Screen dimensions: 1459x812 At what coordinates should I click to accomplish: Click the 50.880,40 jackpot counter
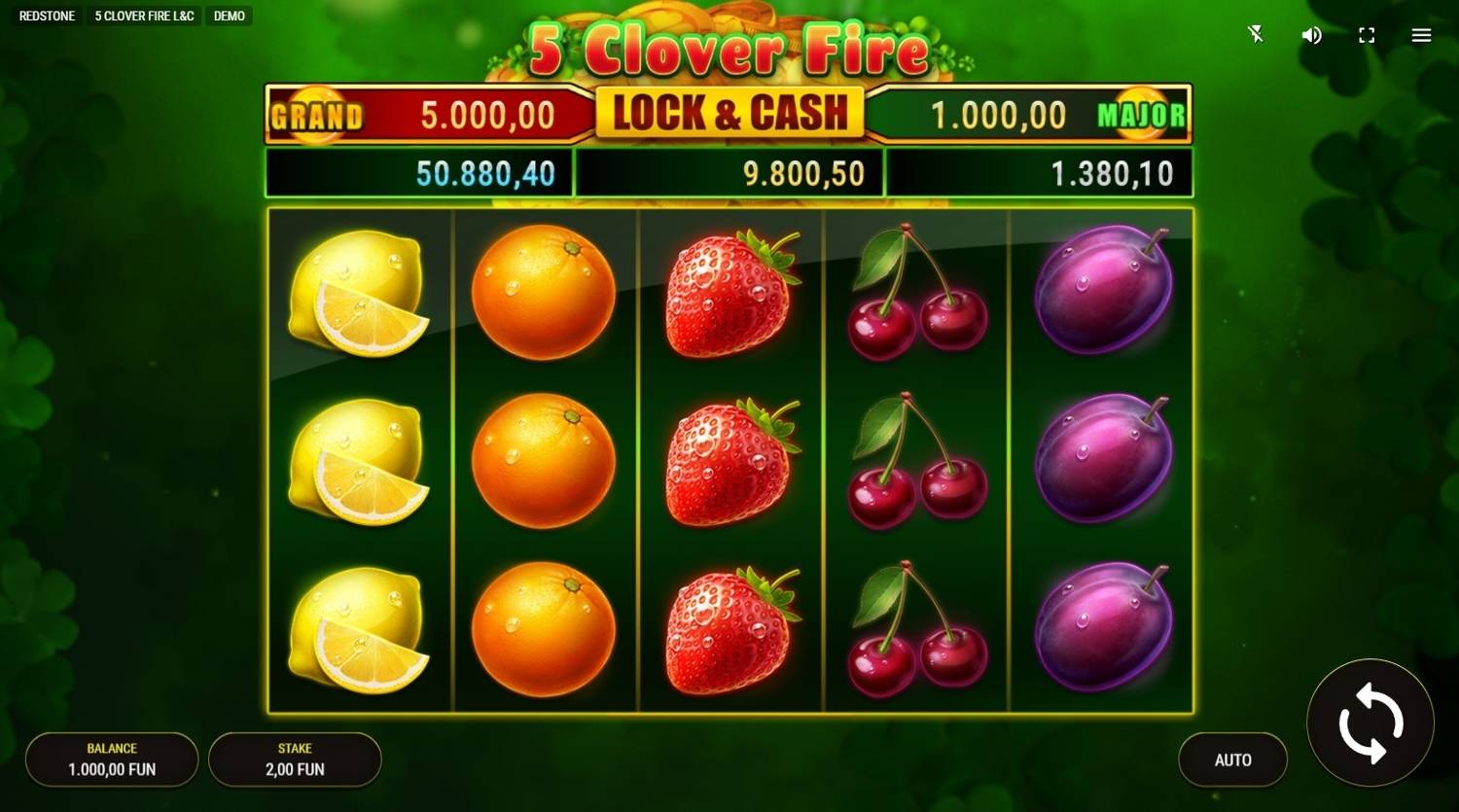coord(420,173)
